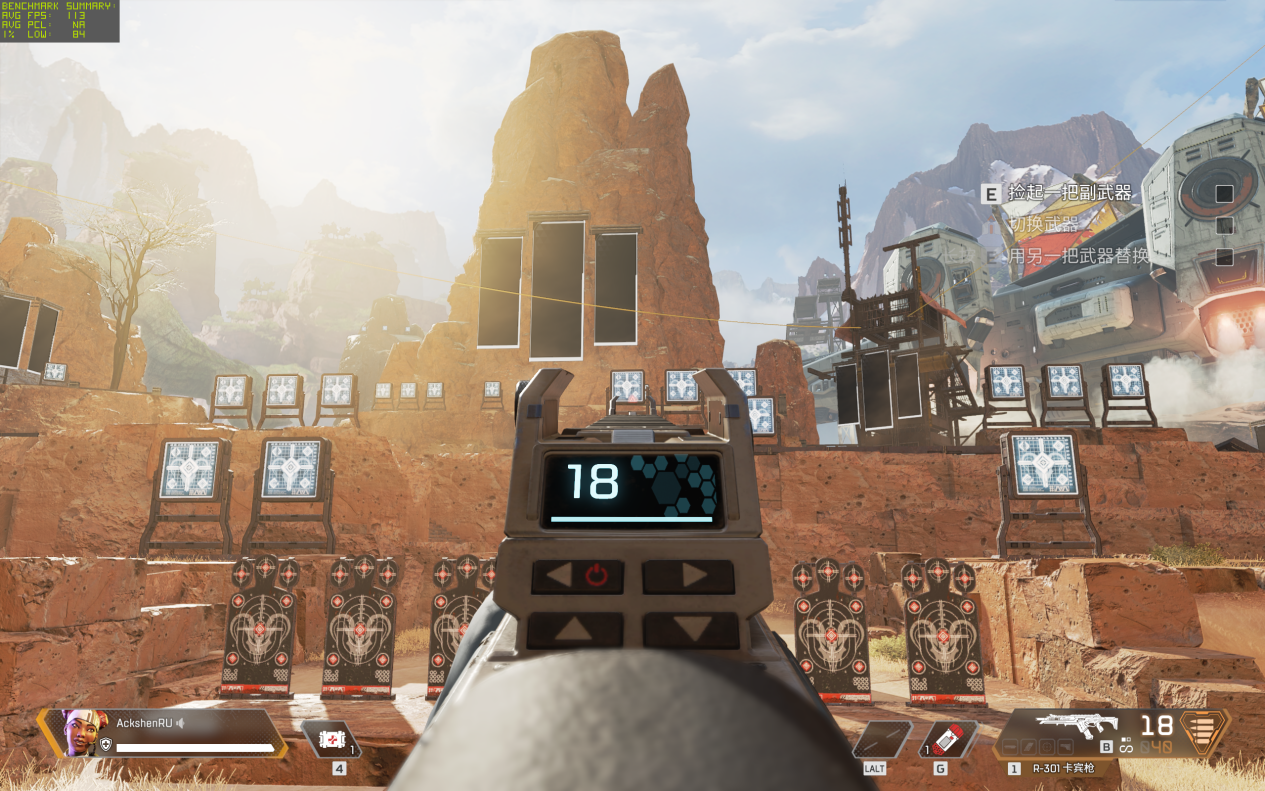This screenshot has width=1265, height=791.
Task: Select the 捡起一把副武器 objective entry
Action: [x=1069, y=193]
